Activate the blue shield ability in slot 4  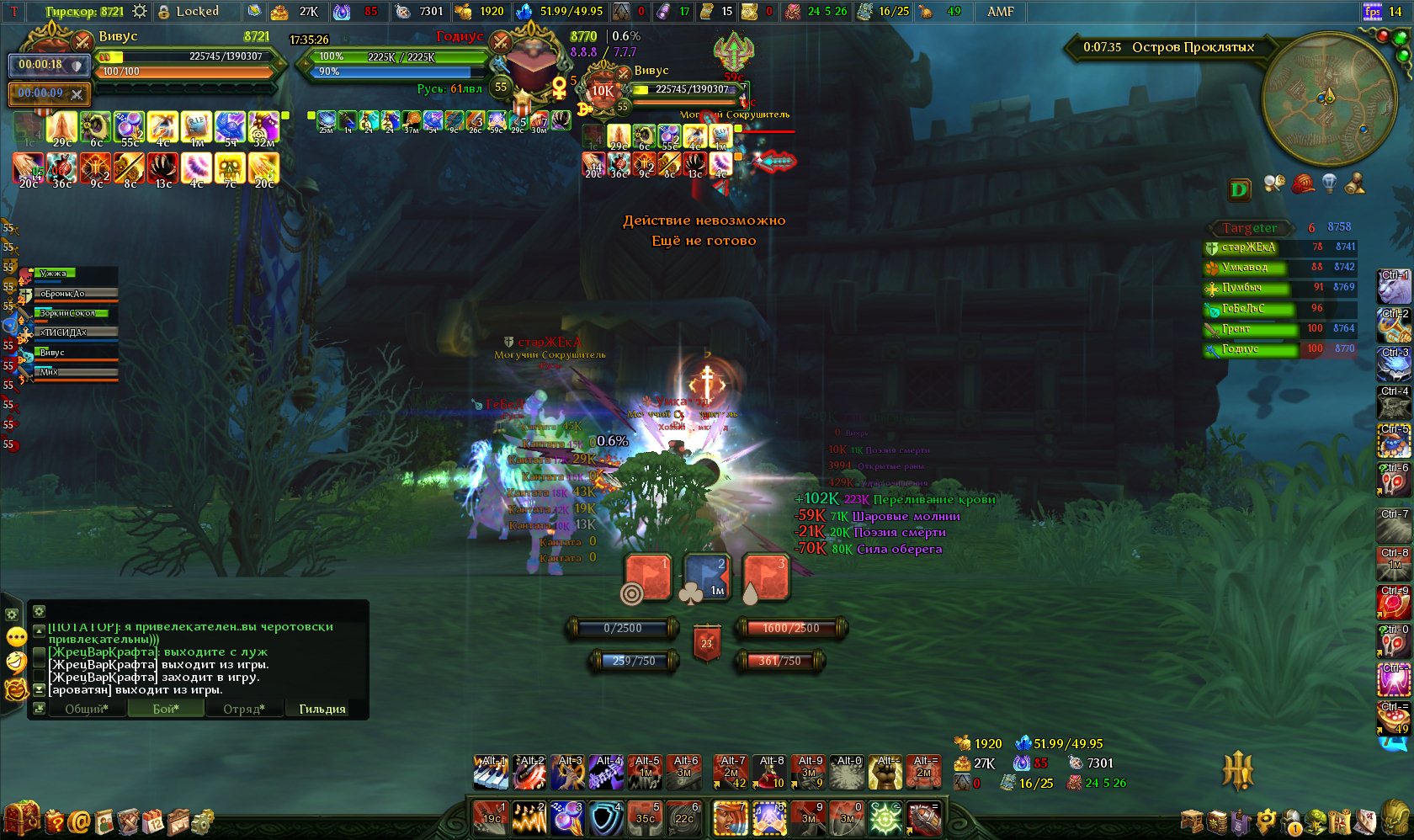606,818
